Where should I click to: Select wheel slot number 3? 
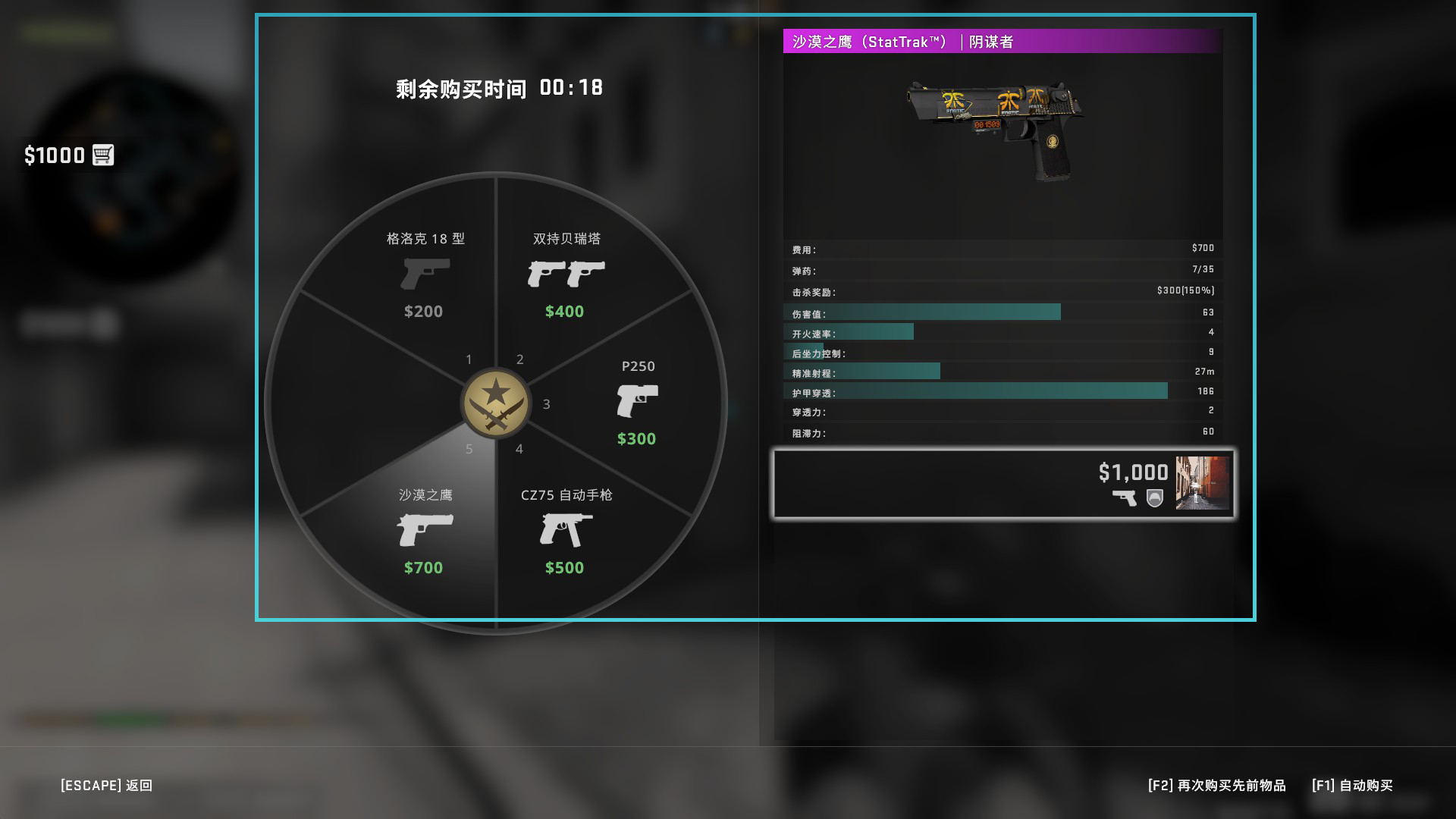[547, 404]
